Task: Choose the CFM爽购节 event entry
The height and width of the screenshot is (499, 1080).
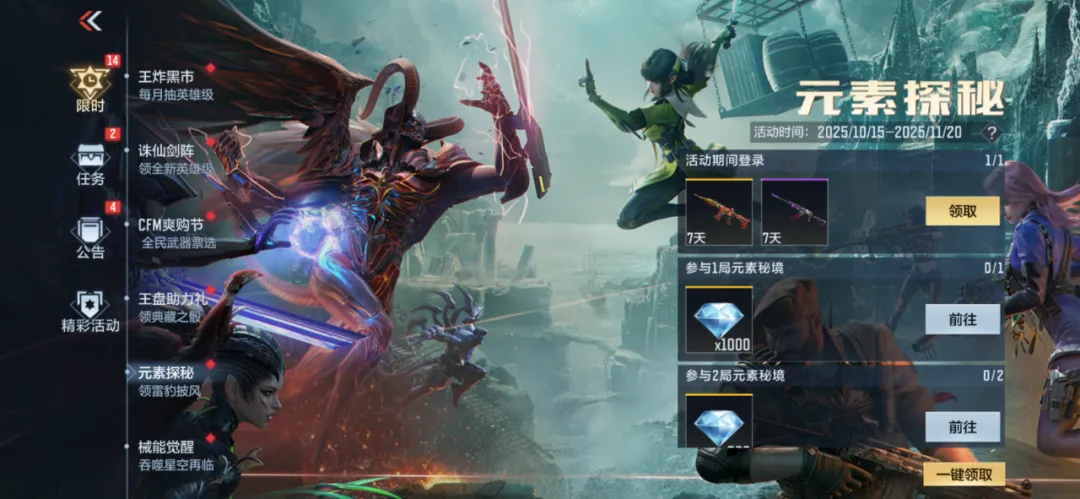Action: tap(176, 233)
